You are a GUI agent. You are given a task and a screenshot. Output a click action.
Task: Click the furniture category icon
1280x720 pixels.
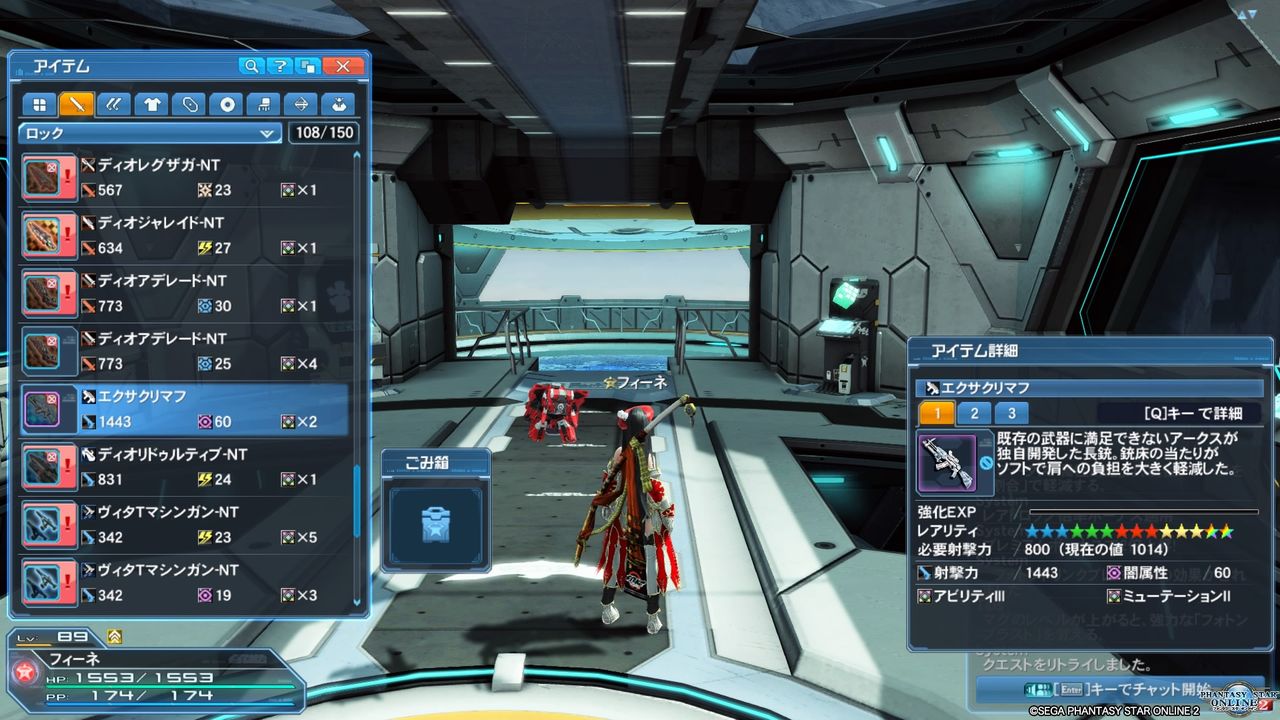(x=264, y=103)
